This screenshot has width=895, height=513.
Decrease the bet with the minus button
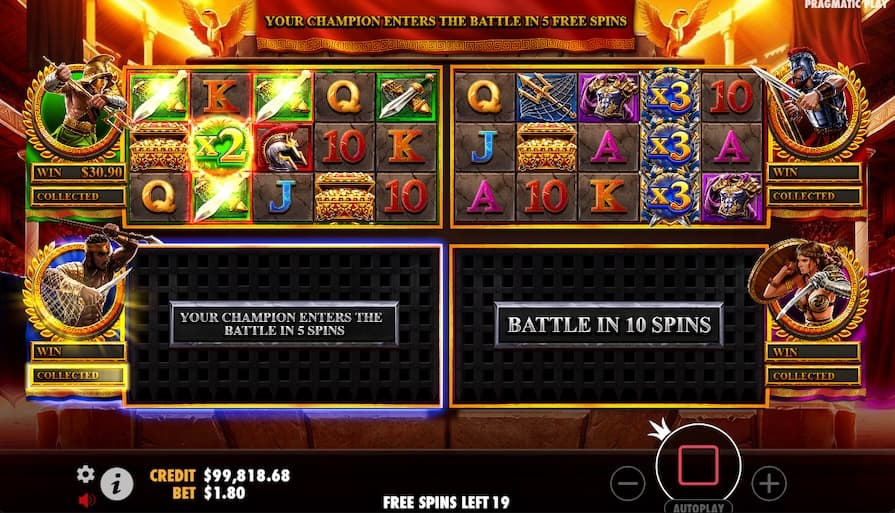tap(627, 484)
